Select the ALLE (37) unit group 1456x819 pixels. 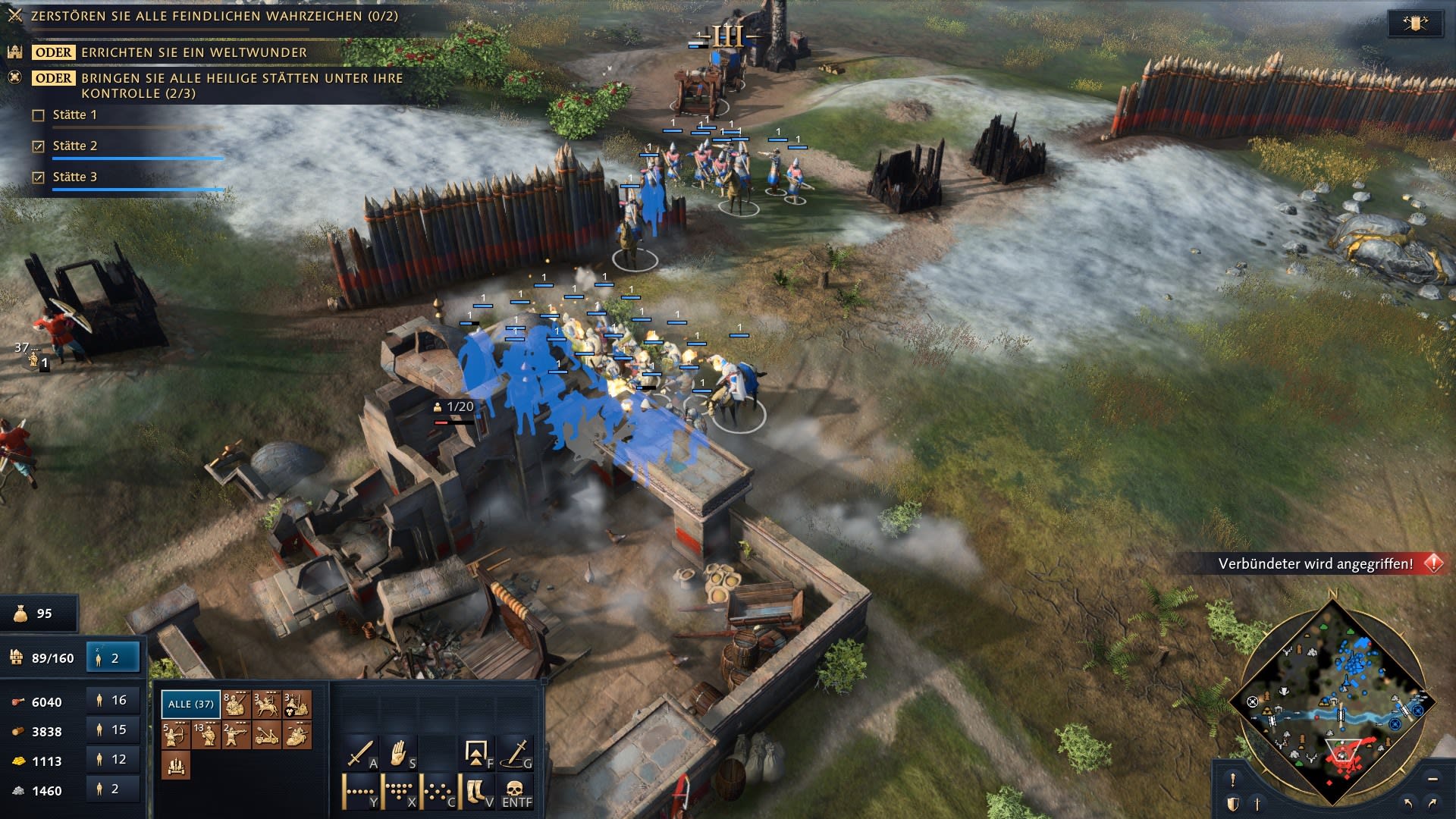(190, 704)
